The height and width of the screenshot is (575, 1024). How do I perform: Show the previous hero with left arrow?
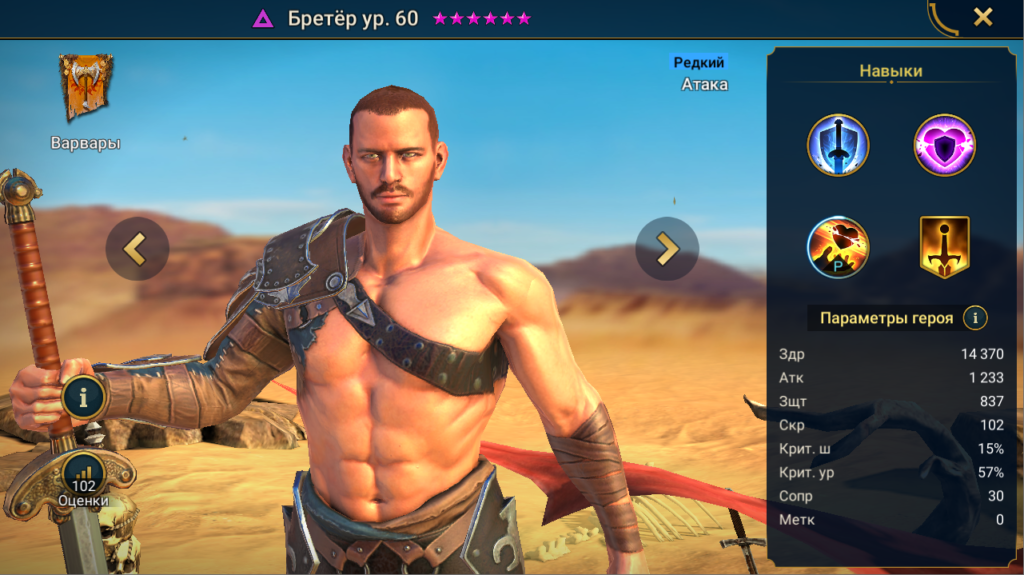[137, 248]
